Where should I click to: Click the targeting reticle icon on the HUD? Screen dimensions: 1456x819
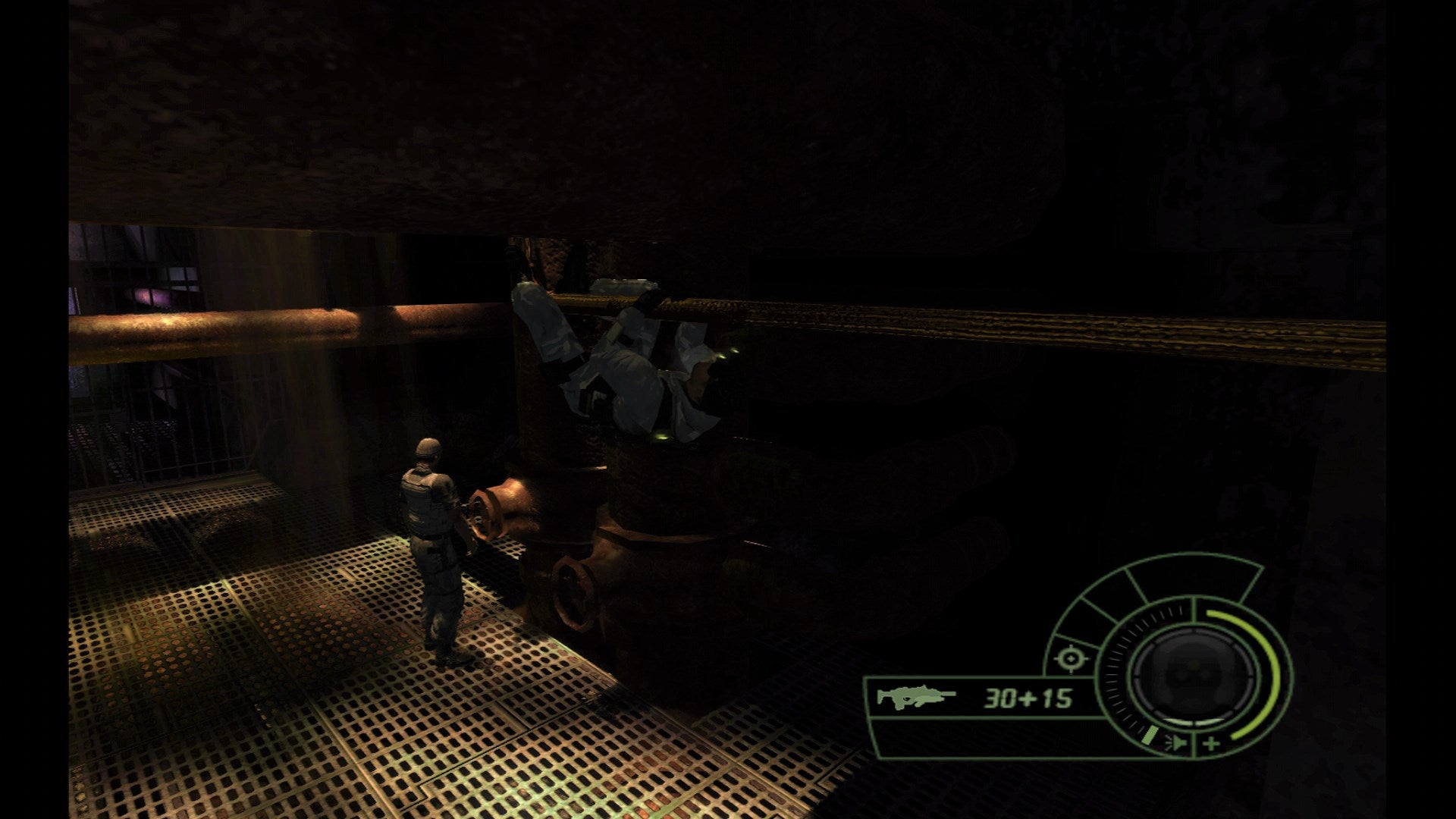1070,658
